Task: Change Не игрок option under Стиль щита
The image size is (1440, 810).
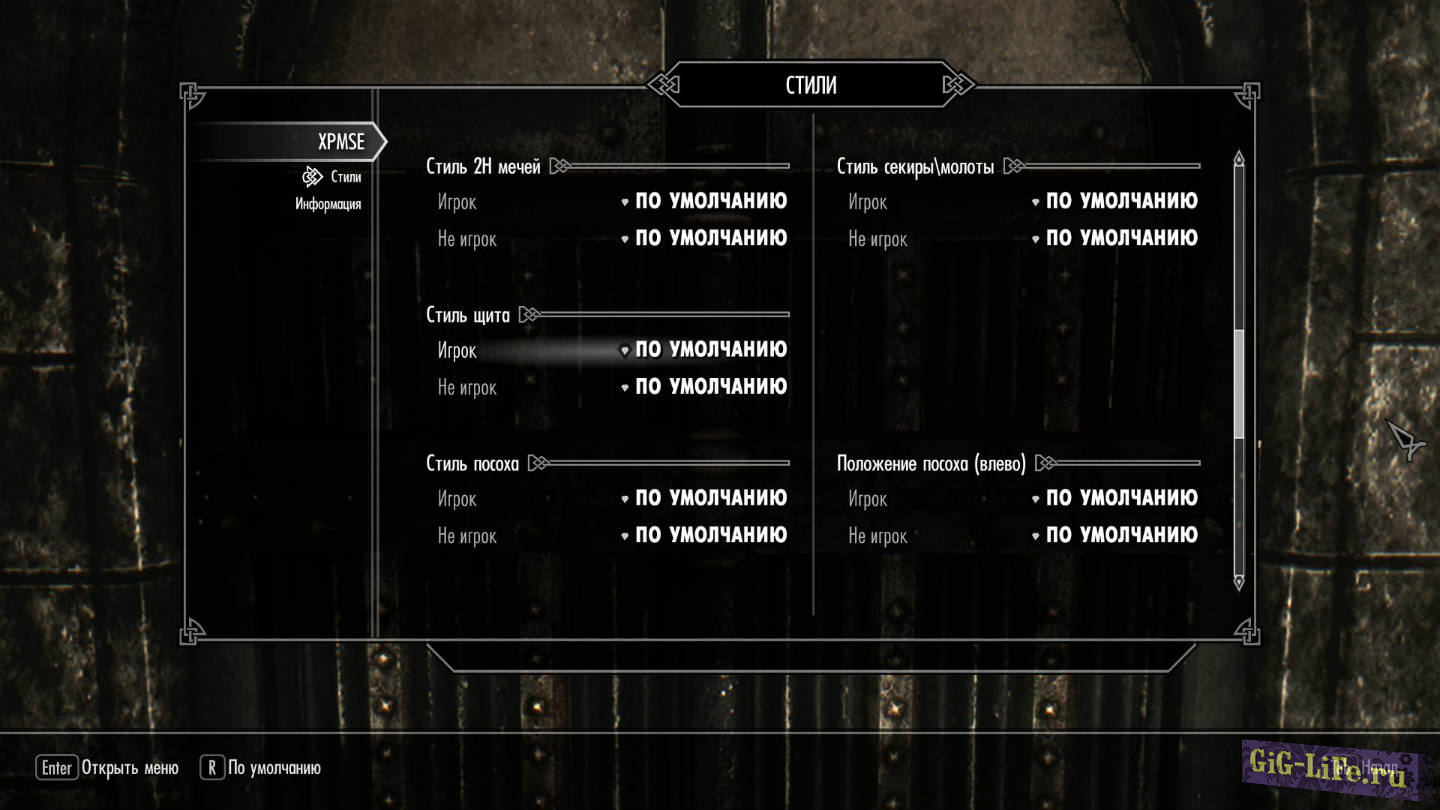Action: coord(710,387)
